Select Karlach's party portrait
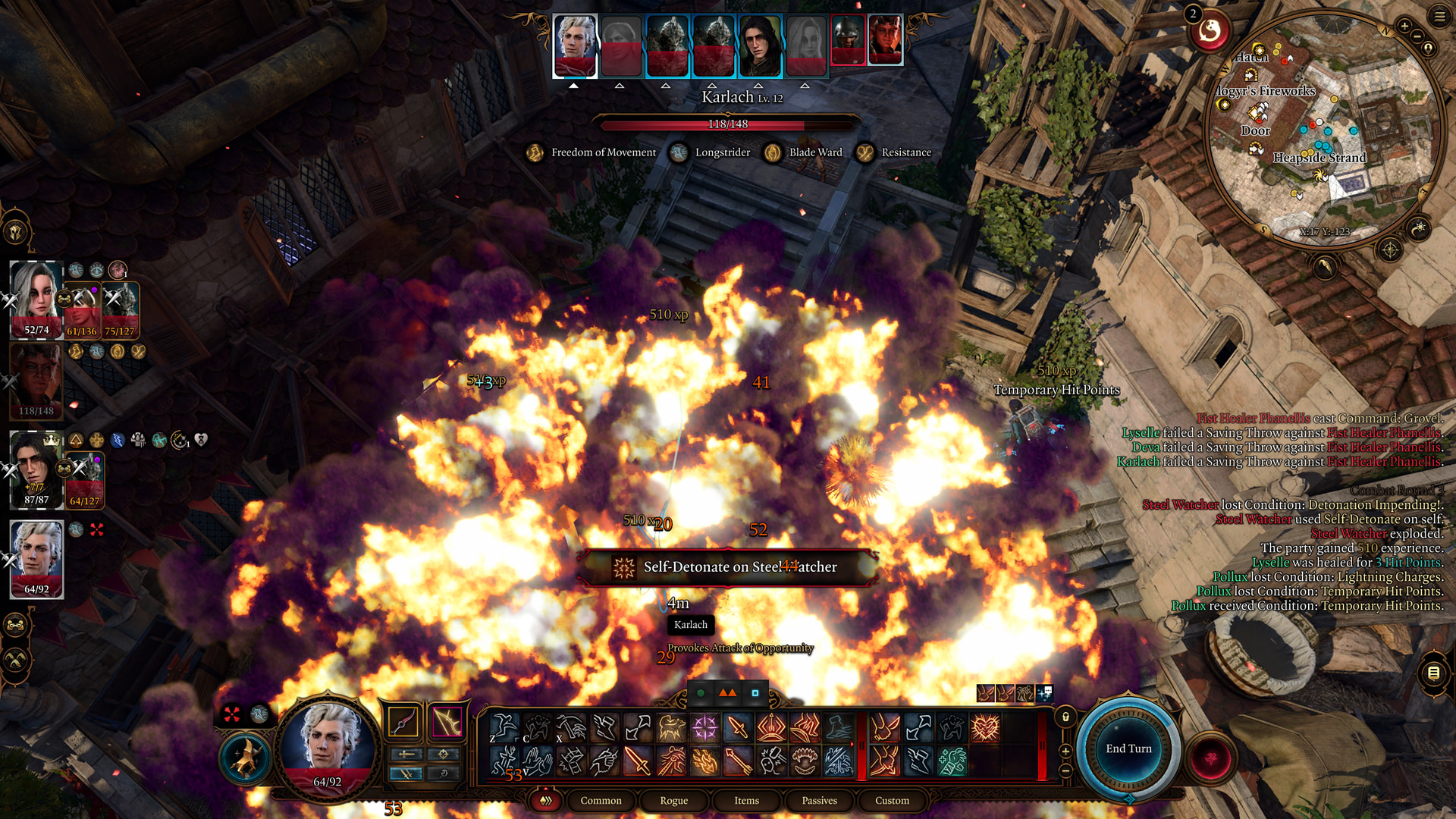 click(36, 381)
